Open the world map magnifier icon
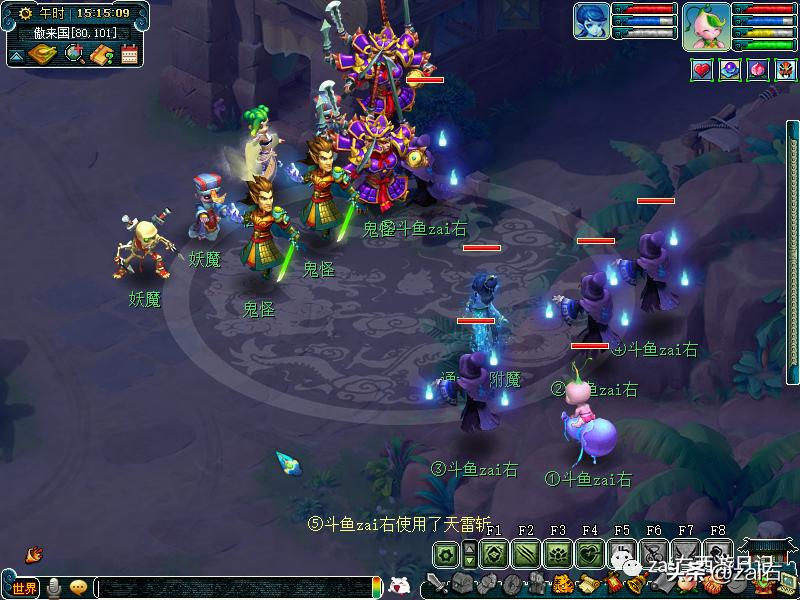The width and height of the screenshot is (800, 600). tap(74, 54)
